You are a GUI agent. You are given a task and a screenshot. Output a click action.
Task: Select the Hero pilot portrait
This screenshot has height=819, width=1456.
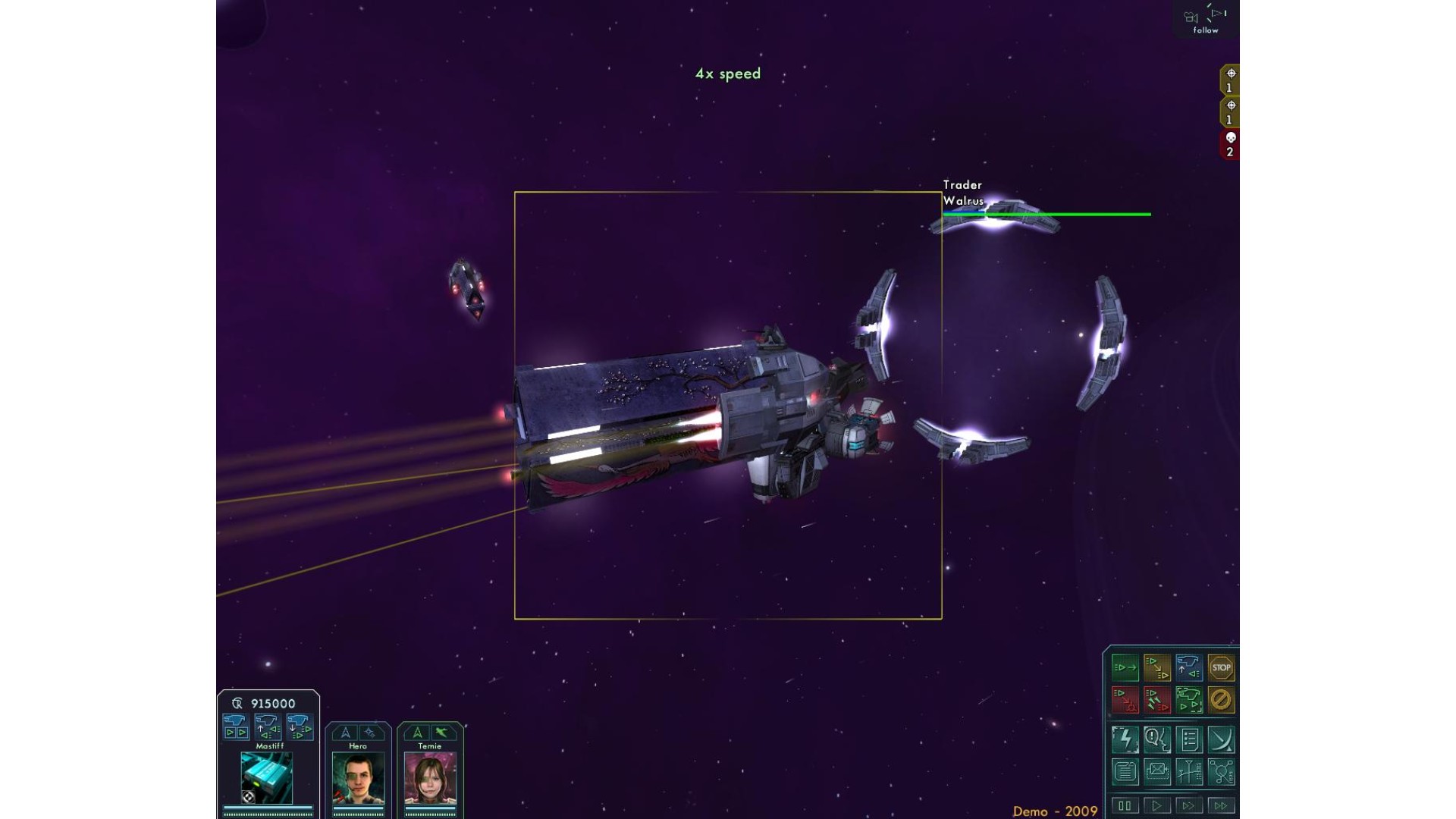click(358, 778)
